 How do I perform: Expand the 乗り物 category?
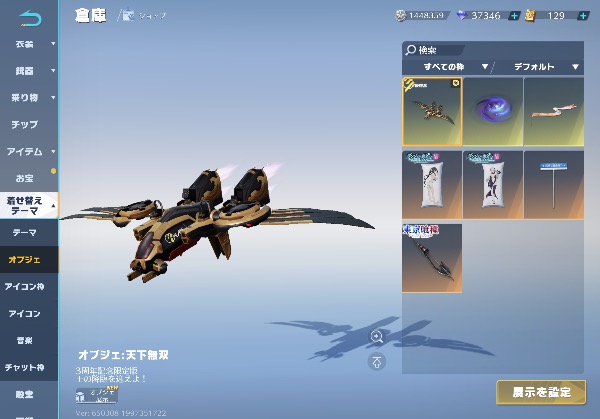(x=28, y=98)
